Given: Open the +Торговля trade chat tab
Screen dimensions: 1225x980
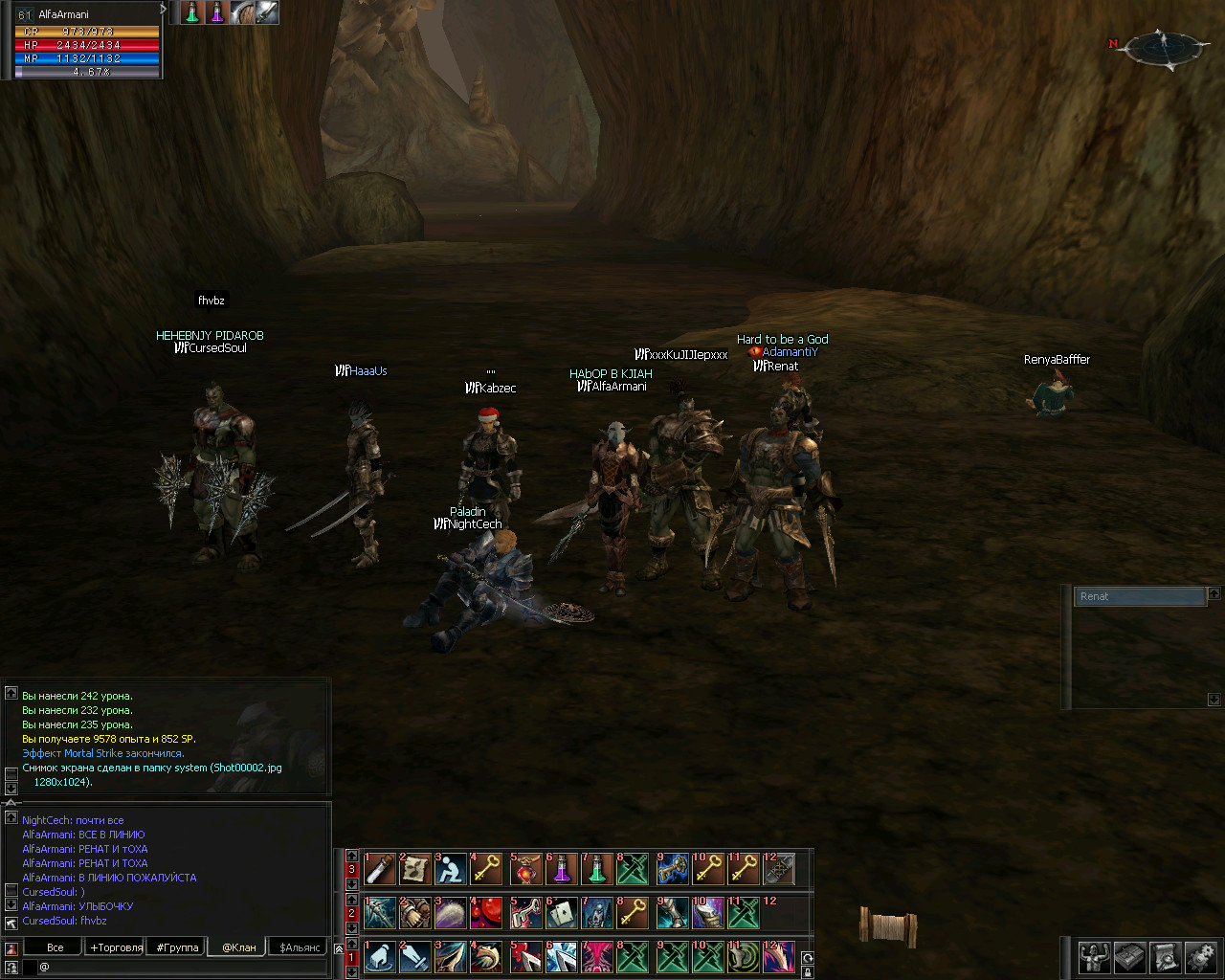Looking at the screenshot, I should coord(117,947).
